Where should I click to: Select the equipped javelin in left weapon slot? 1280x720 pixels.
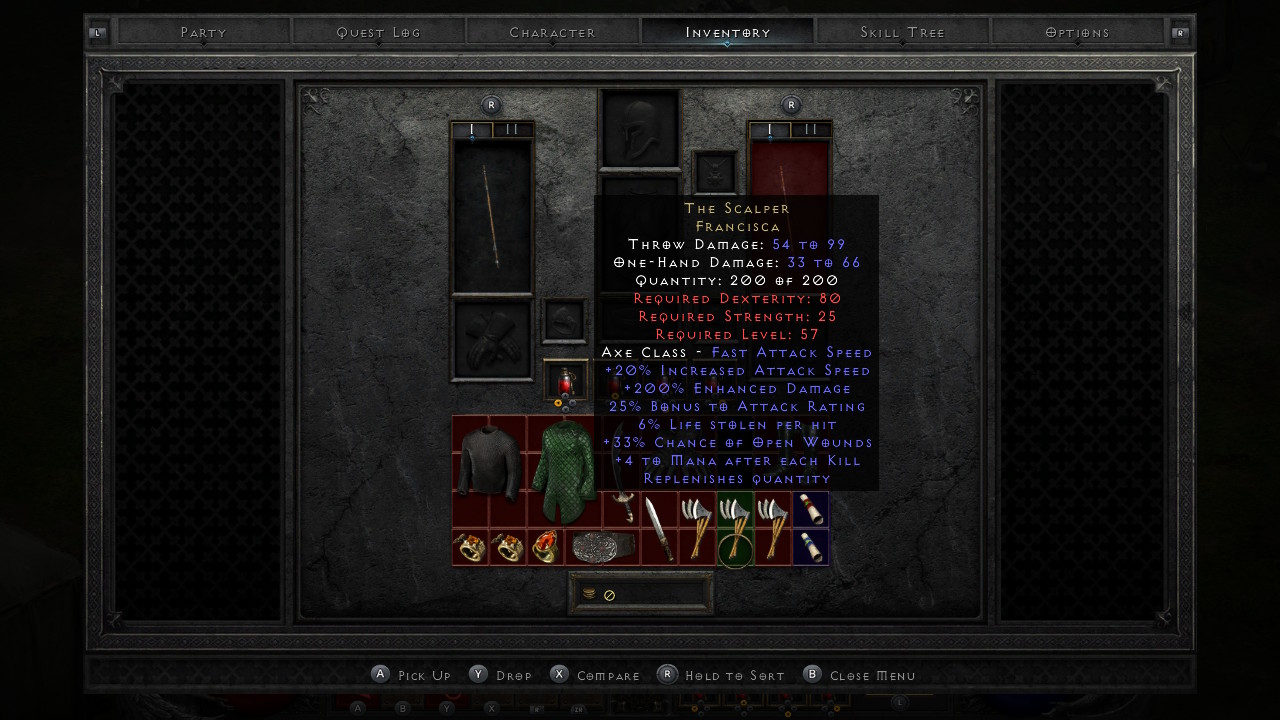491,216
